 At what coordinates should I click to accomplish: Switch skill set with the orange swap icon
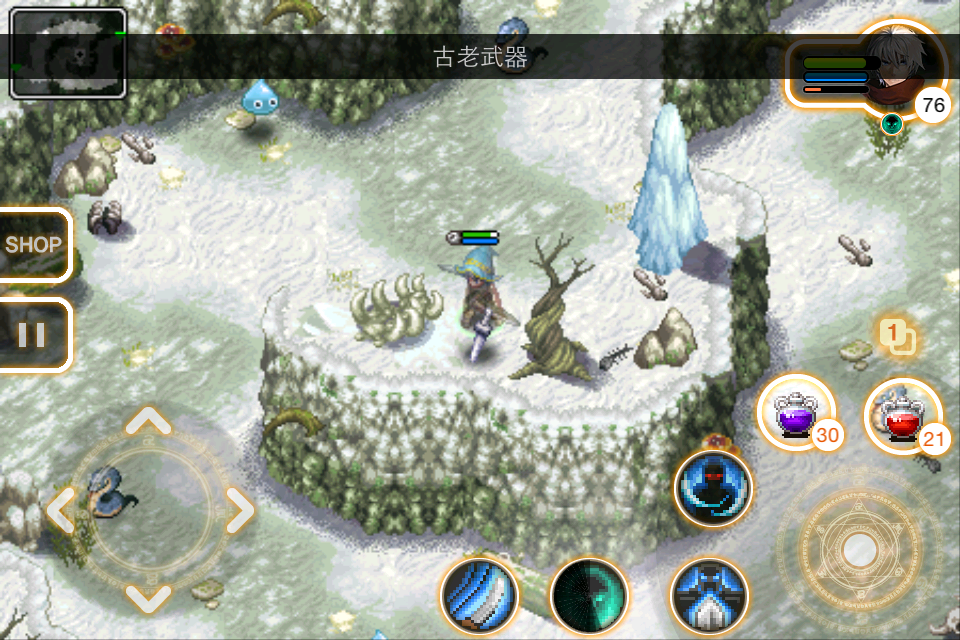tap(897, 336)
